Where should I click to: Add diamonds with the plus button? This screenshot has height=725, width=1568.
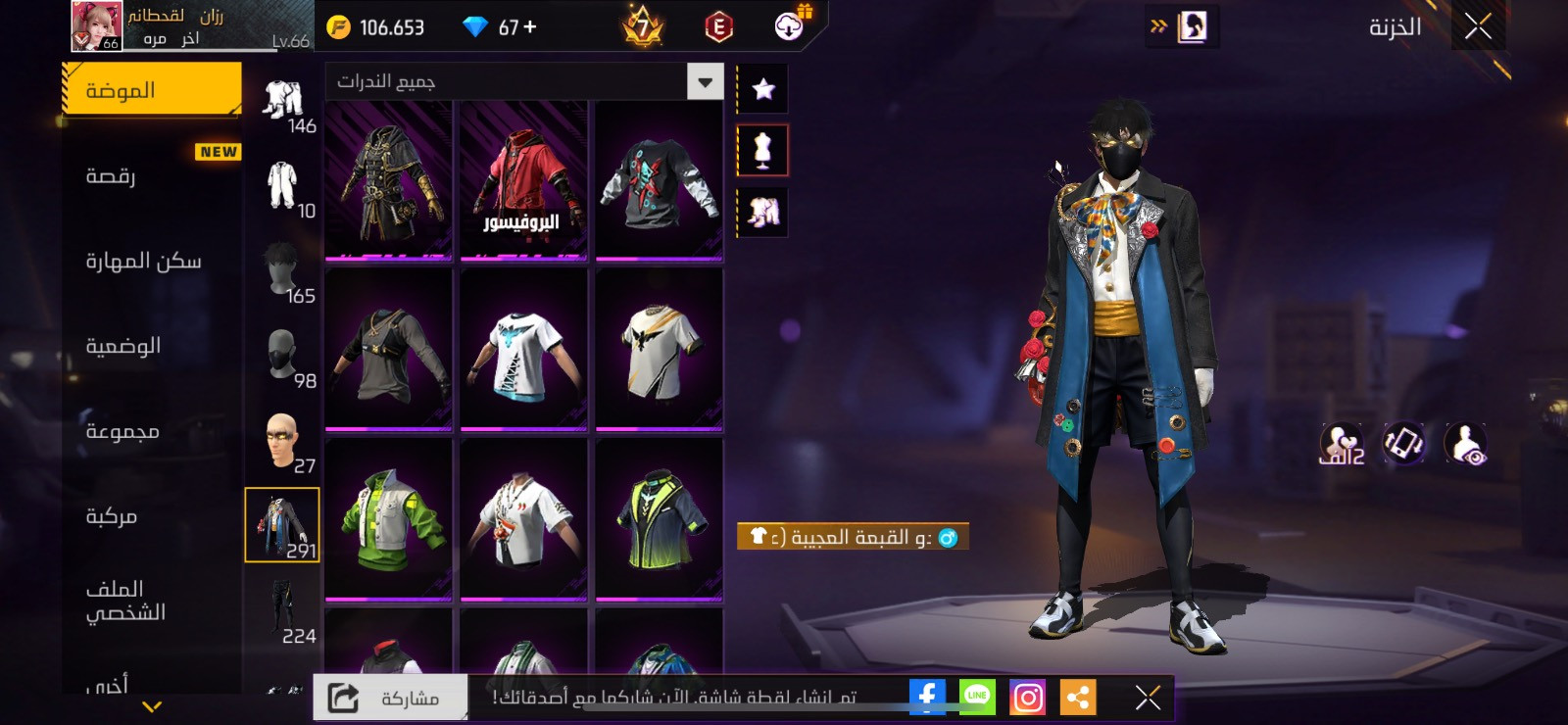[x=530, y=27]
